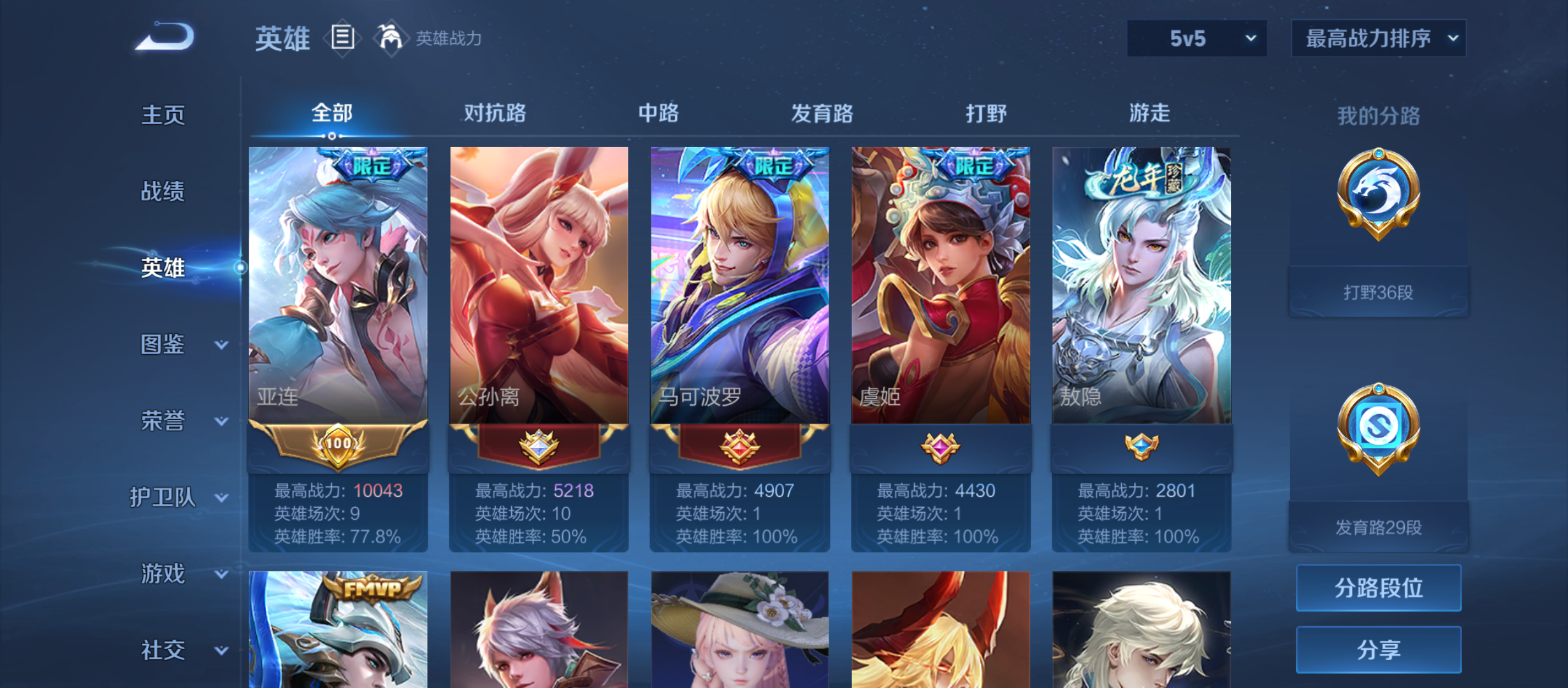Open 主页 from the sidebar menu
The image size is (1568, 688).
tap(163, 116)
